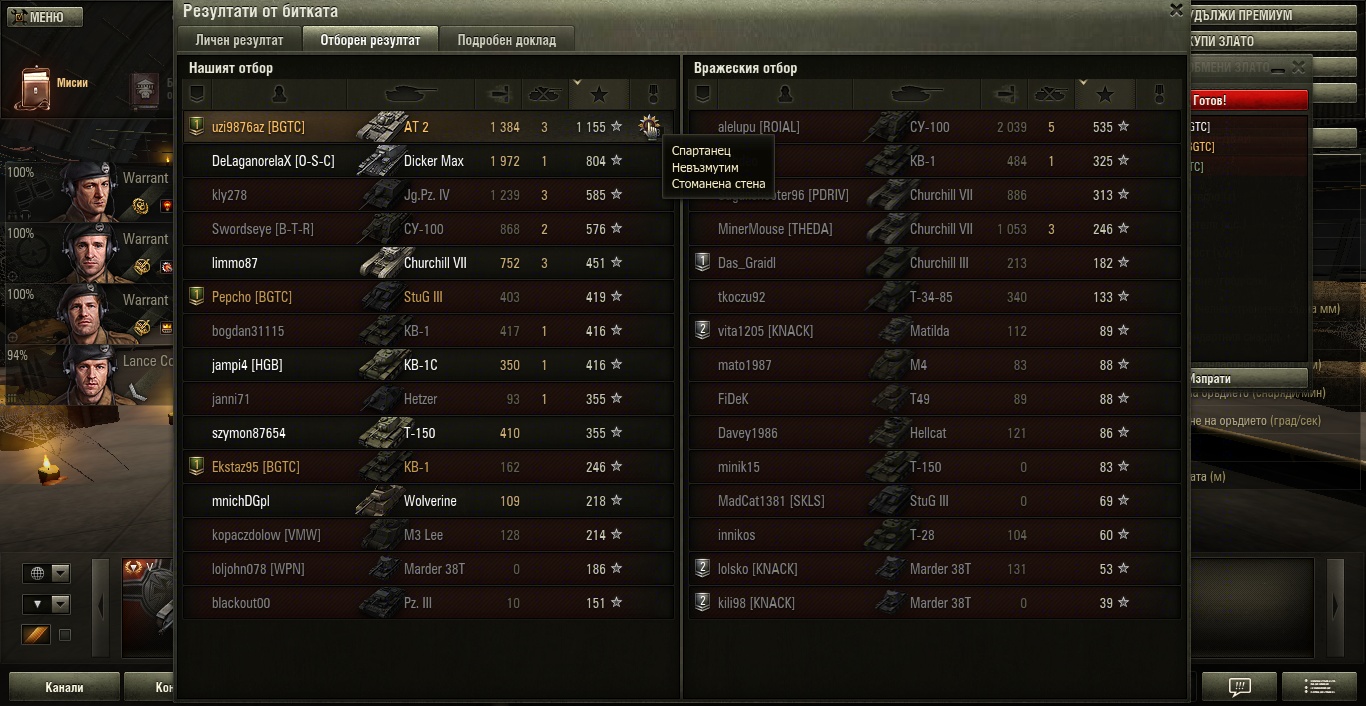Sort our team by experience star column
Viewport: 1366px width, 706px height.
[x=599, y=94]
